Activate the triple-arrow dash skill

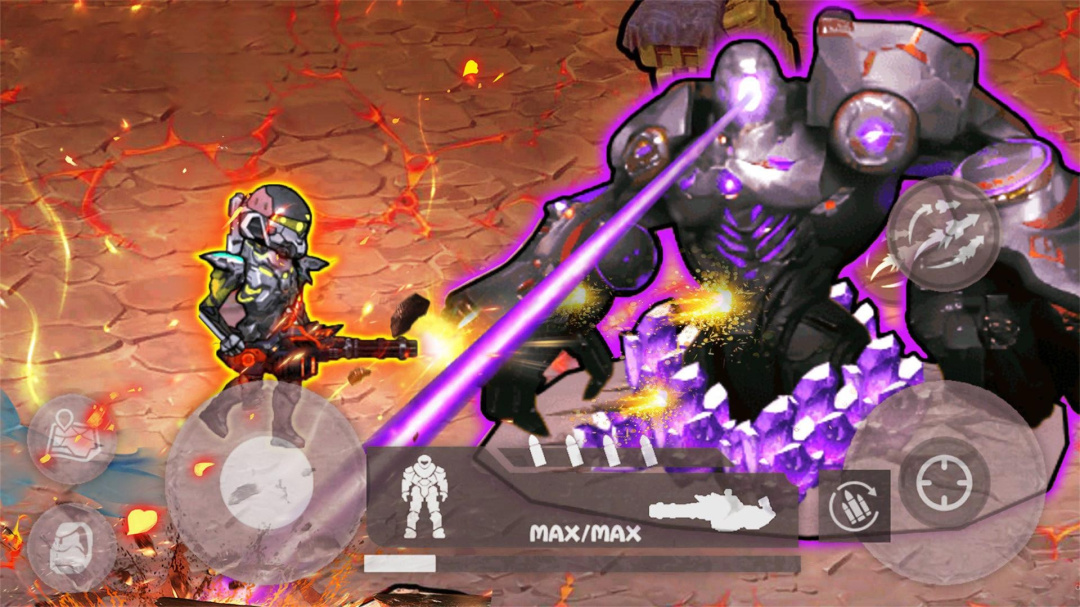[943, 233]
